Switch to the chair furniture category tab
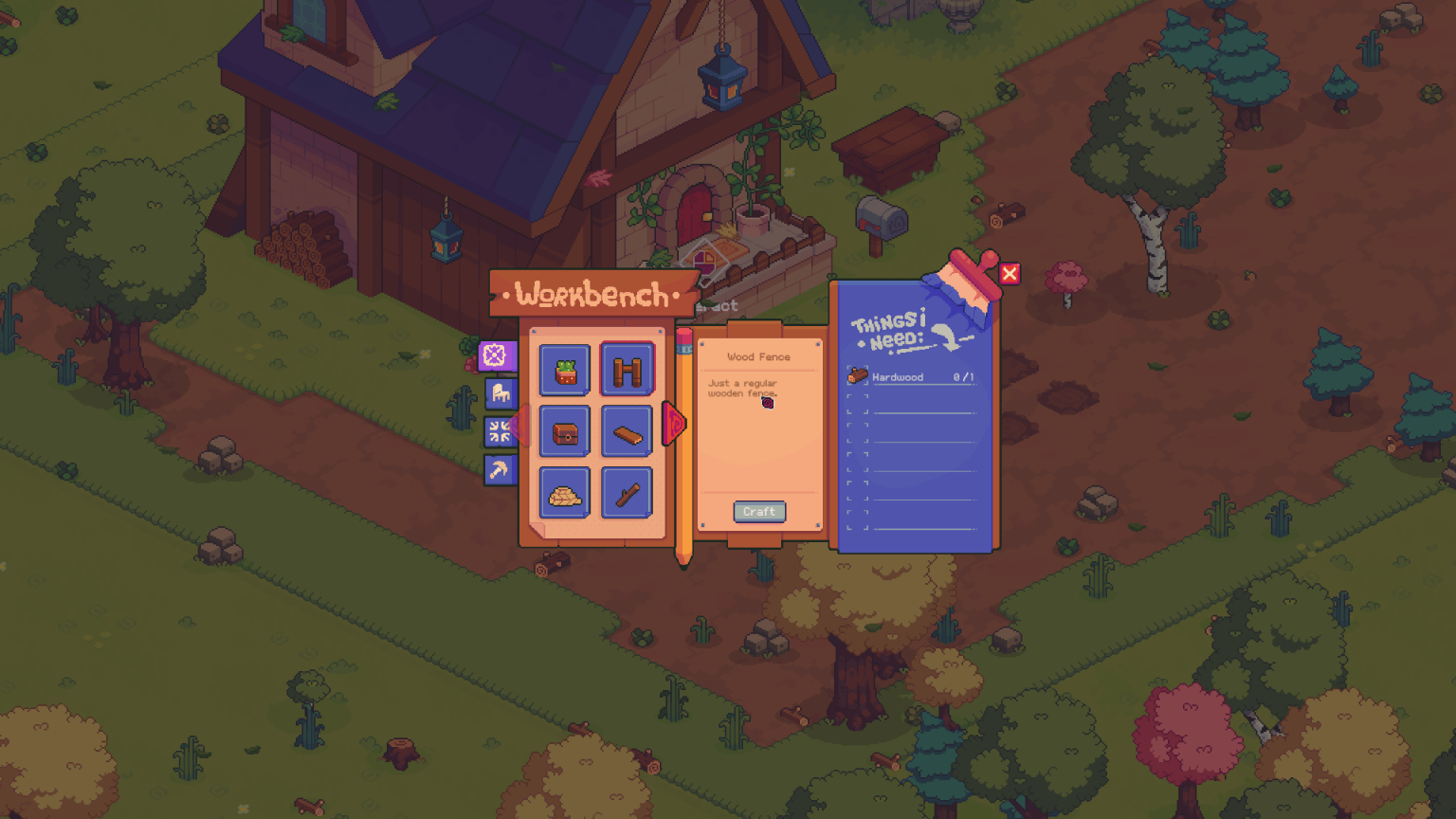Image resolution: width=1456 pixels, height=819 pixels. tap(500, 393)
